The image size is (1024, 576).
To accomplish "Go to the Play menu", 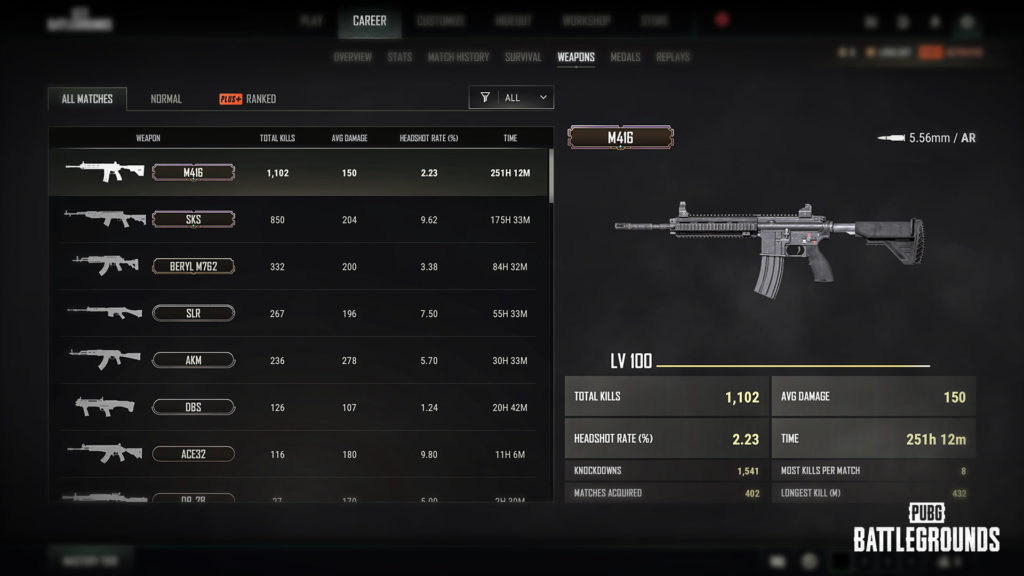I will coord(311,21).
